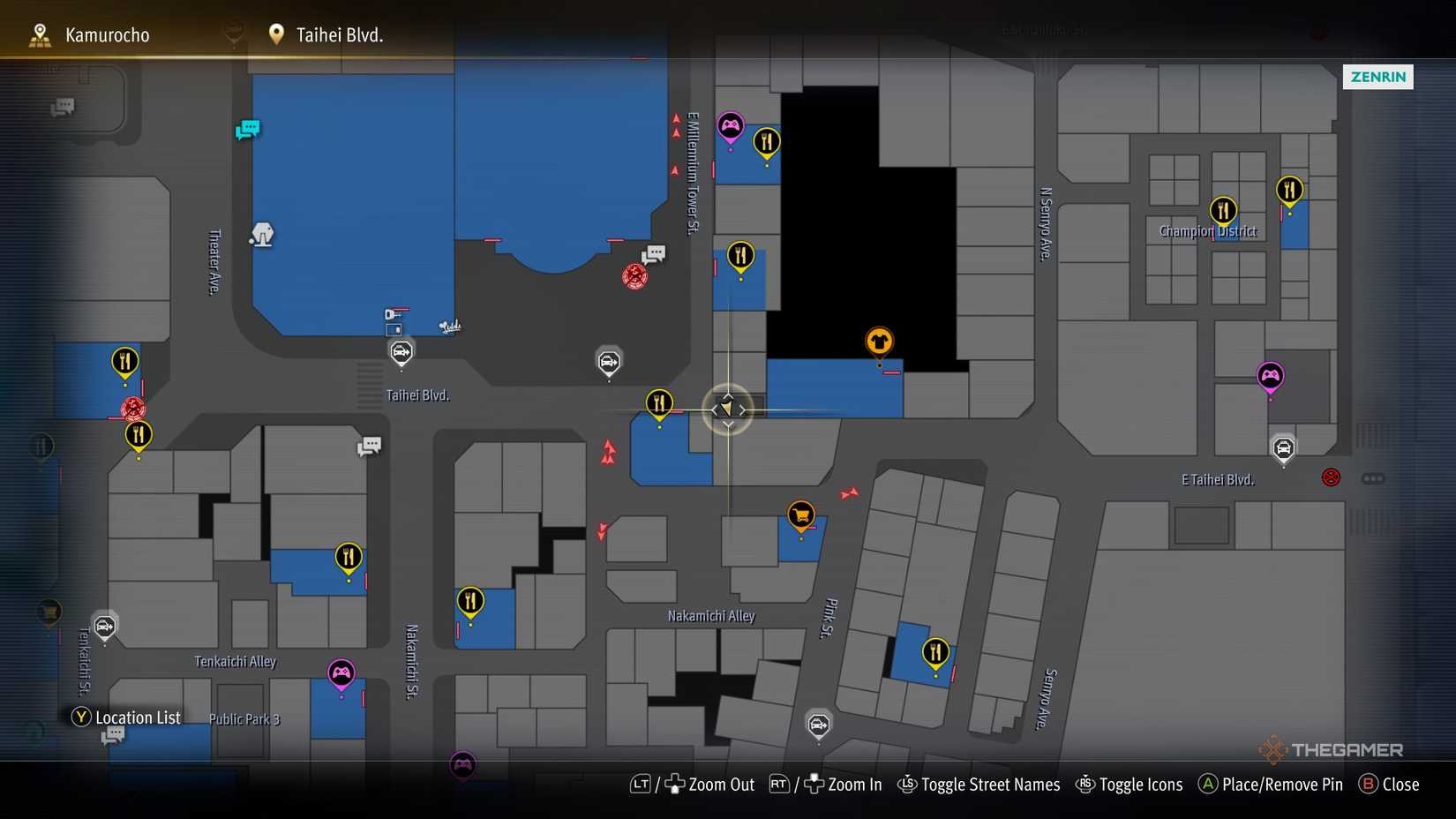Click the Zoom In directional pad control
The image size is (1456, 819).
coord(814,785)
